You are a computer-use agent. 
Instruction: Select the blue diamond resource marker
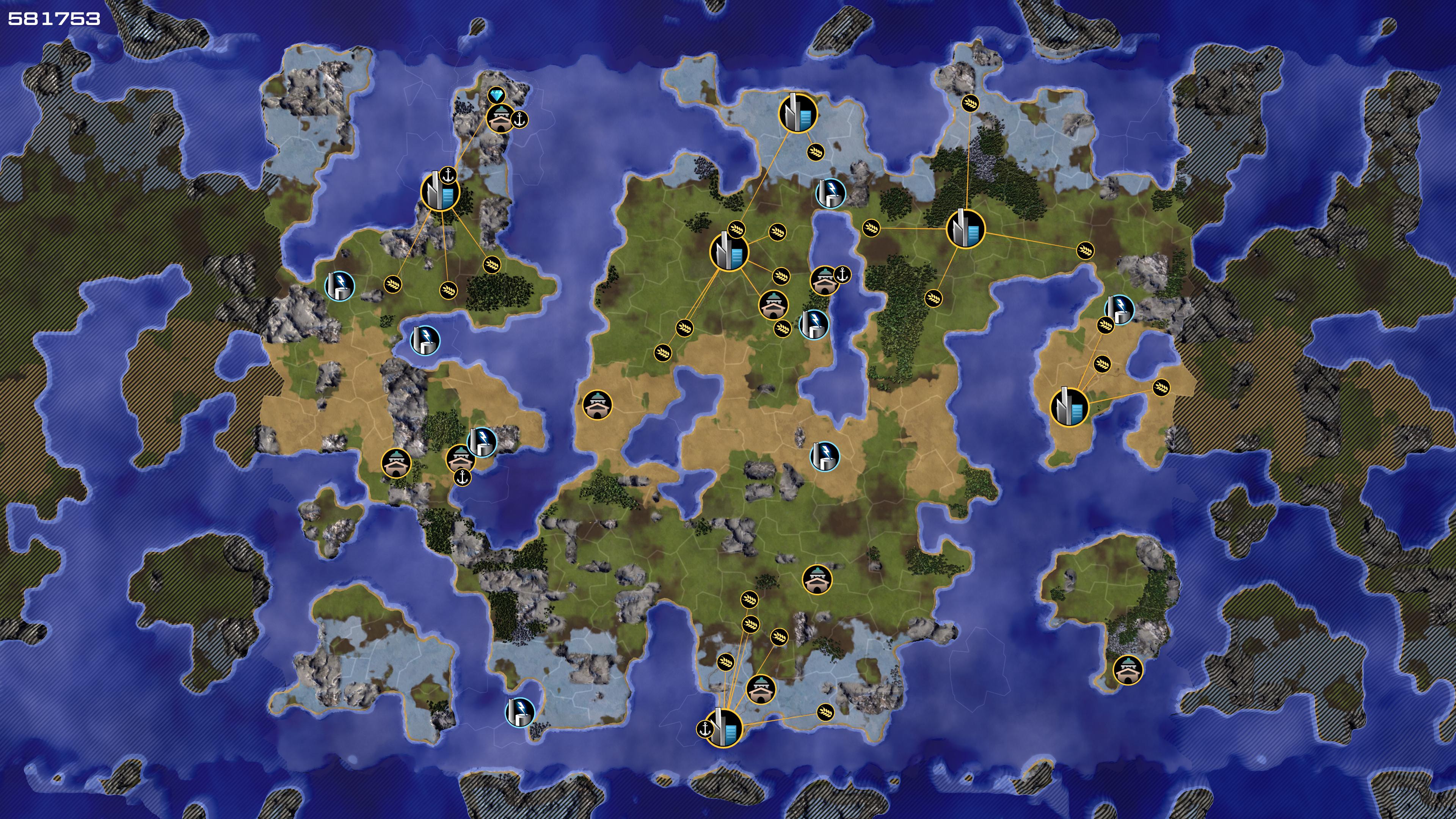(x=496, y=95)
